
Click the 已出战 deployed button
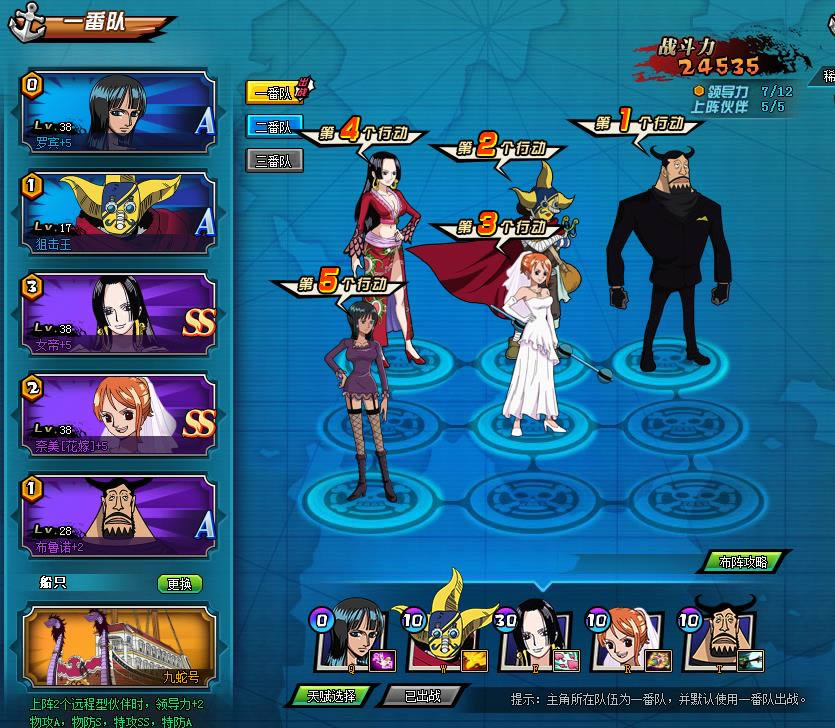point(423,695)
